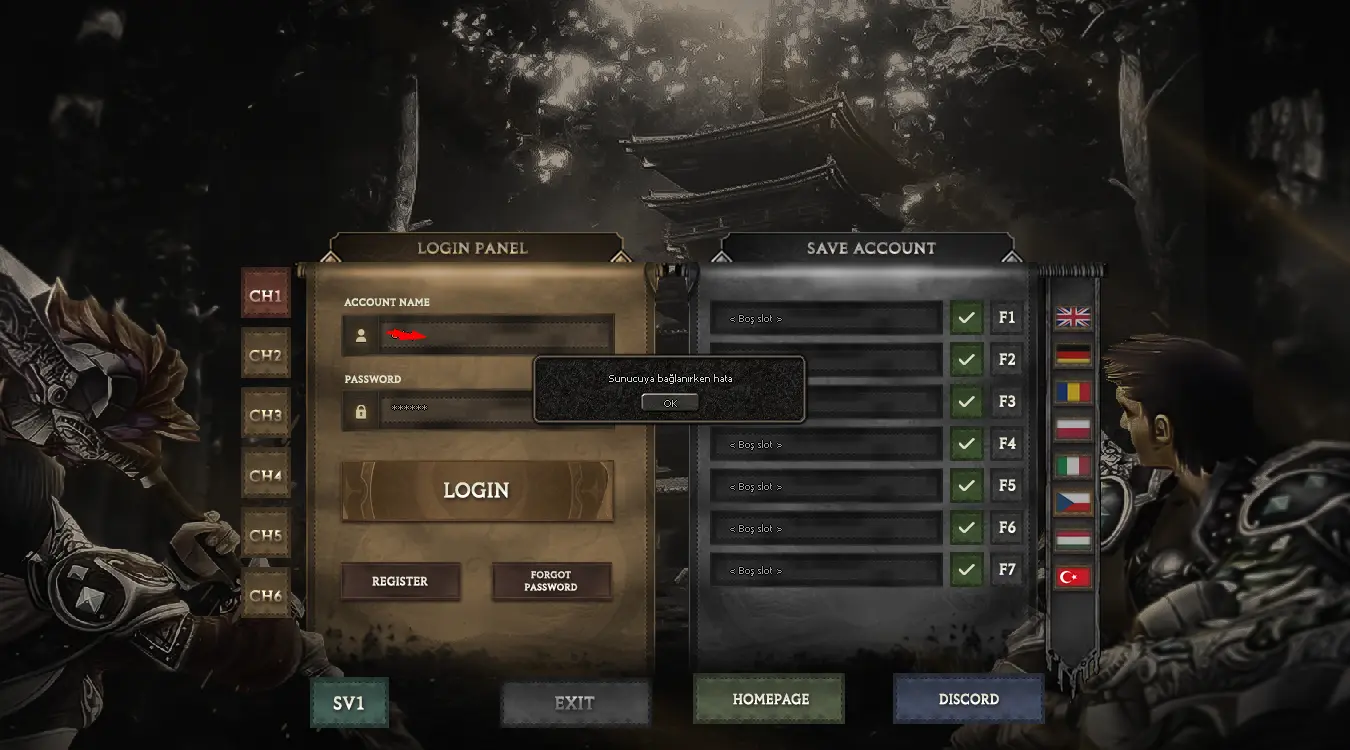Screen dimensions: 1350x750
Task: Click the large LOGIN button
Action: click(477, 491)
